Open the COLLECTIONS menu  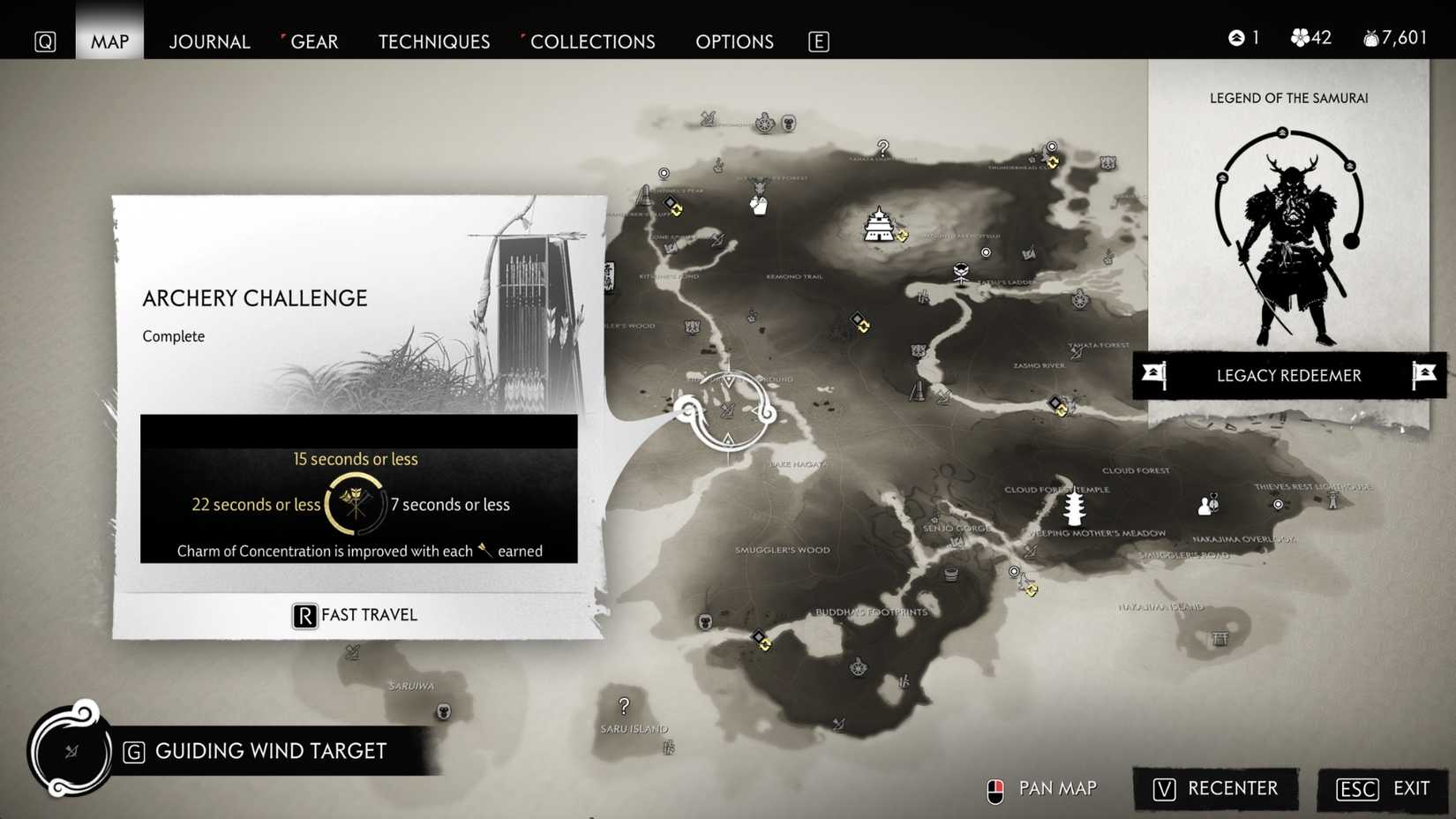pos(592,41)
